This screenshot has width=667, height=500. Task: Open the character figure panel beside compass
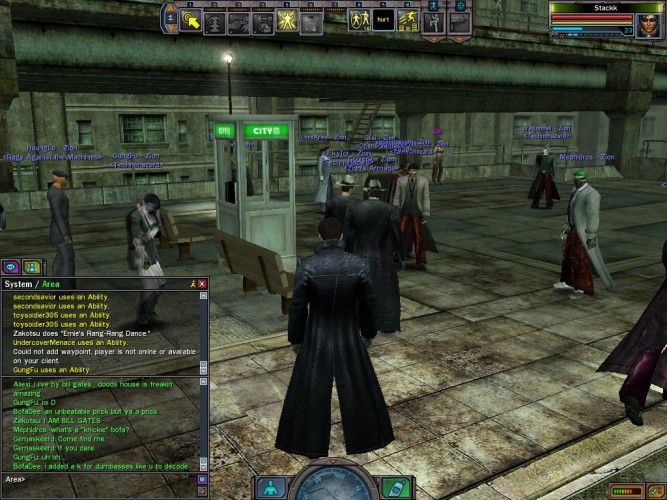271,488
